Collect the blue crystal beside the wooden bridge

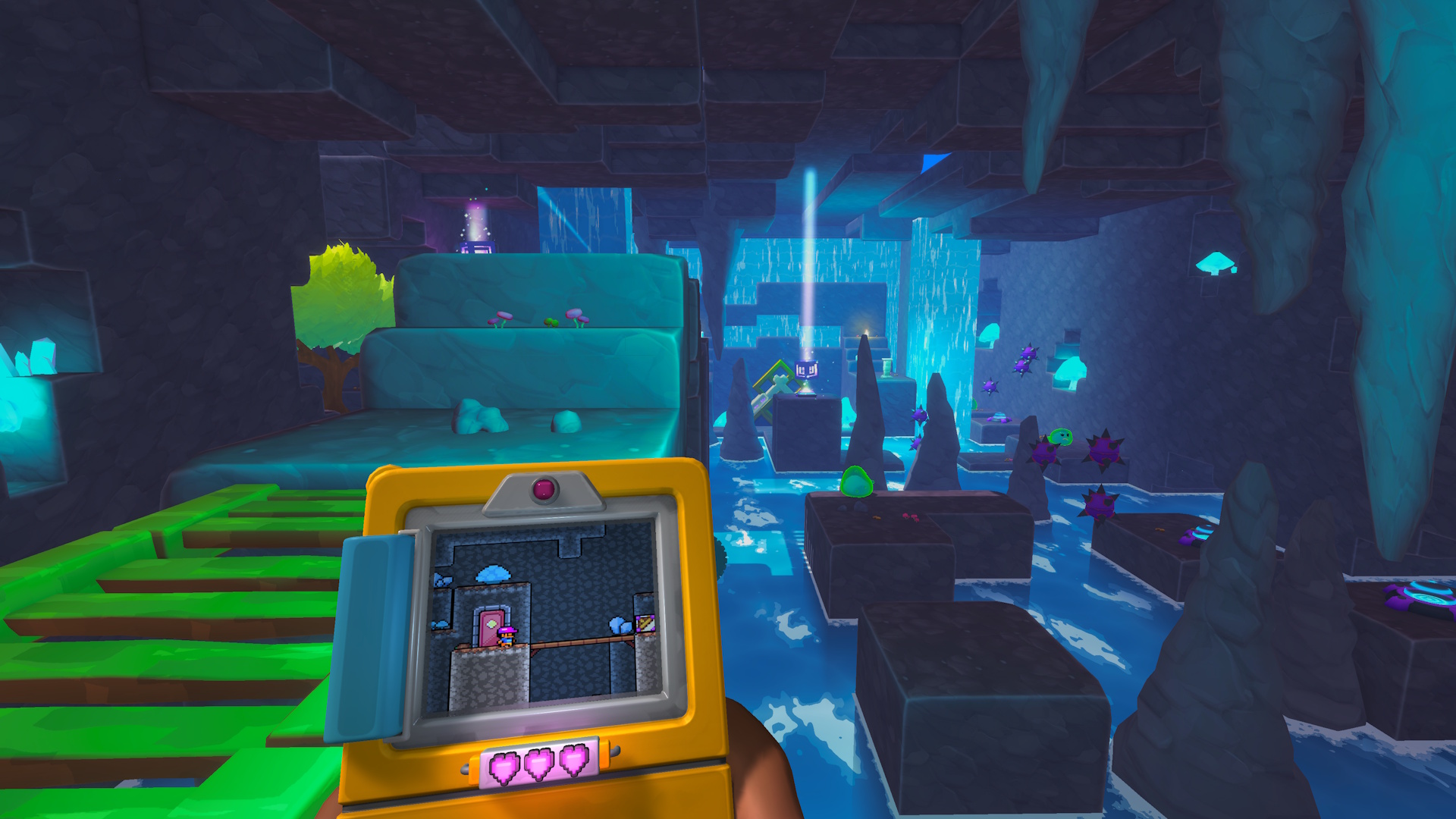point(618,626)
